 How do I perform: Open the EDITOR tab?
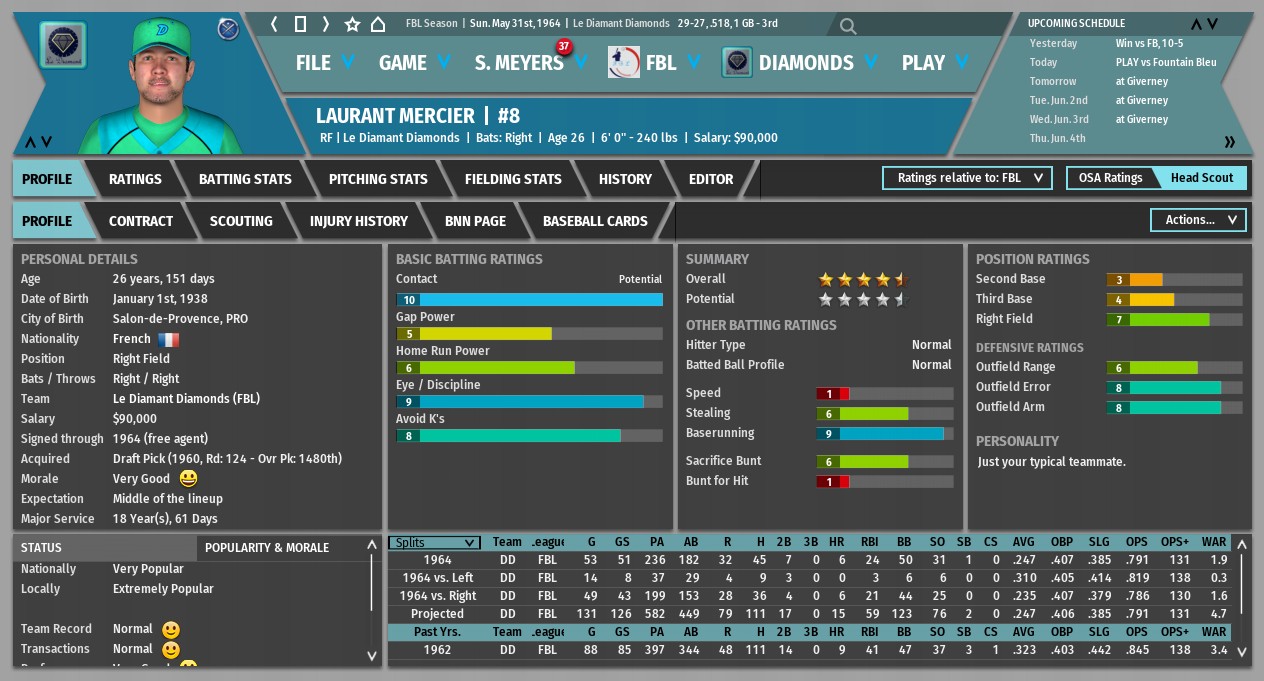[x=711, y=179]
